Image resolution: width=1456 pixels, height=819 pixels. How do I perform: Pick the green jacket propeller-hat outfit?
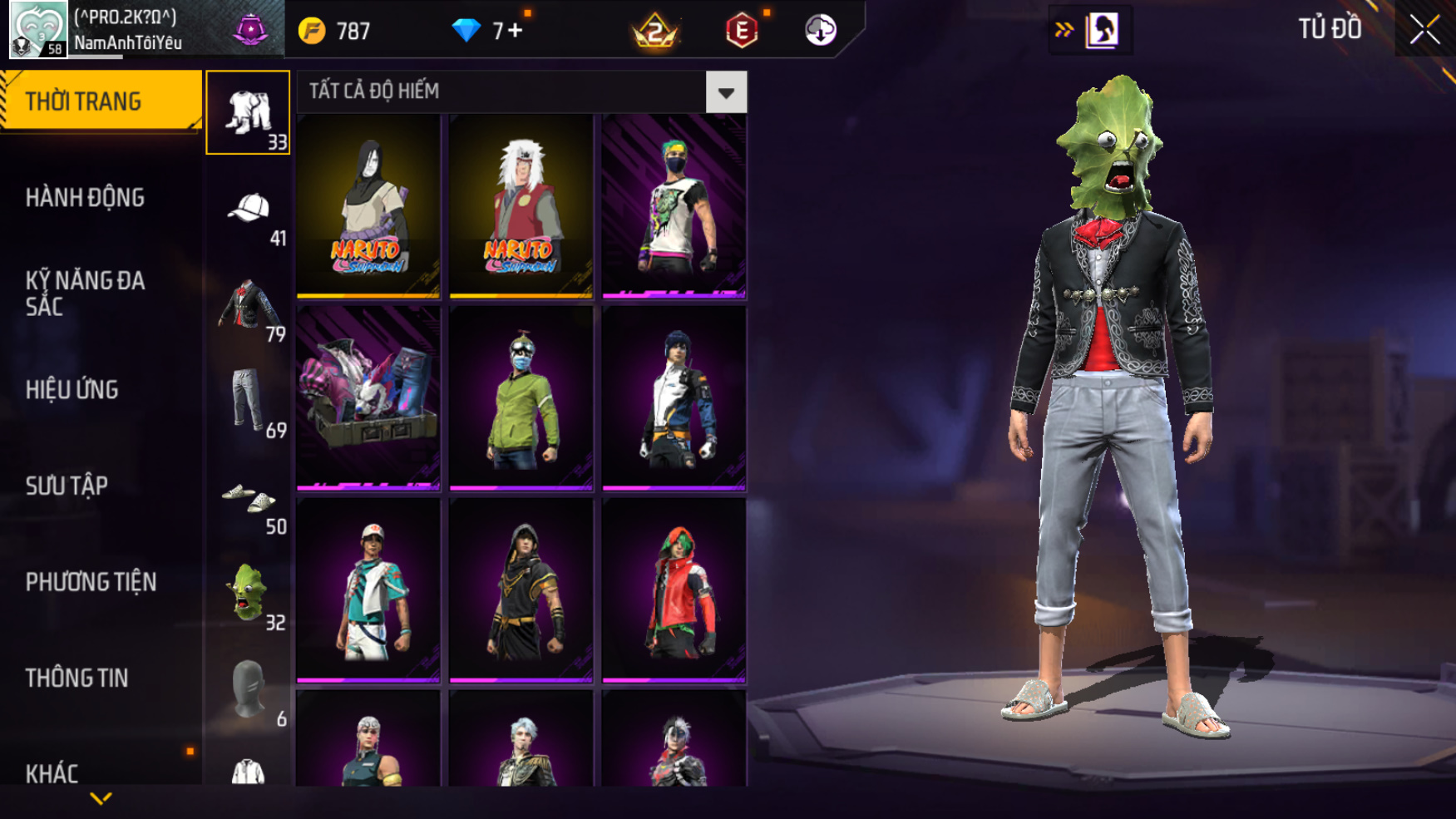521,397
